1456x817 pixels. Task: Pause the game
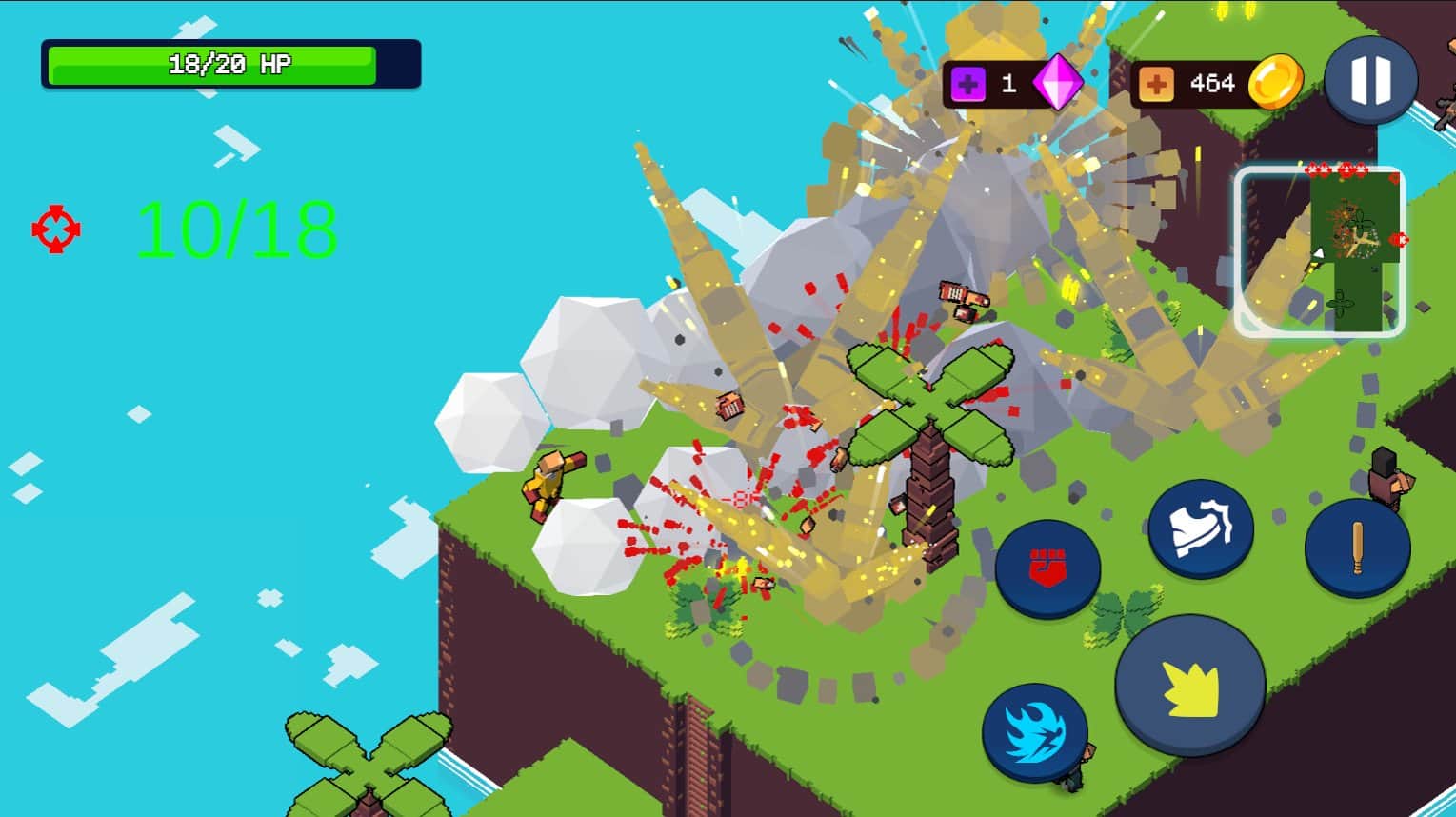[x=1370, y=80]
